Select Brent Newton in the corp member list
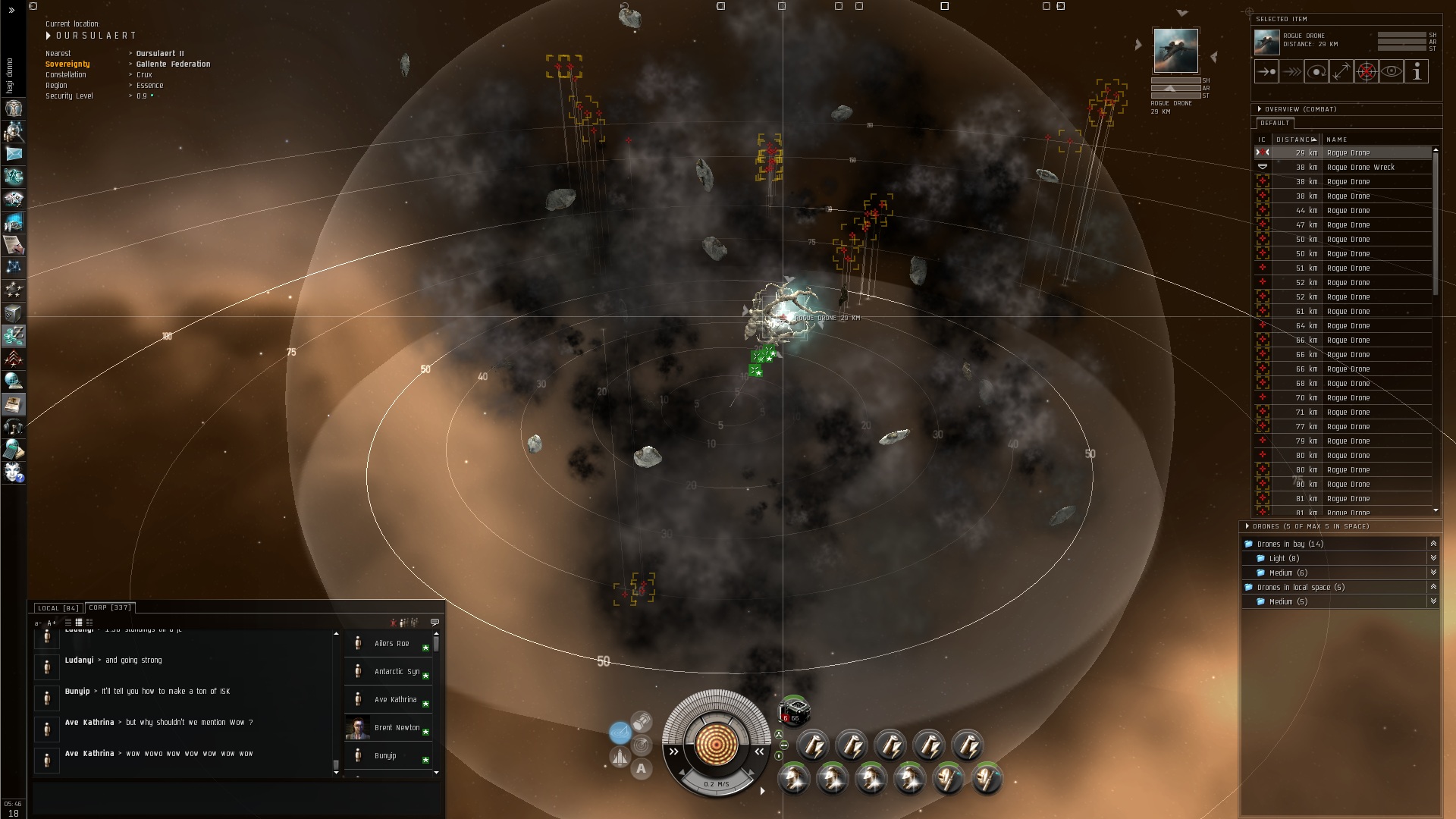The image size is (1456, 819). (396, 728)
